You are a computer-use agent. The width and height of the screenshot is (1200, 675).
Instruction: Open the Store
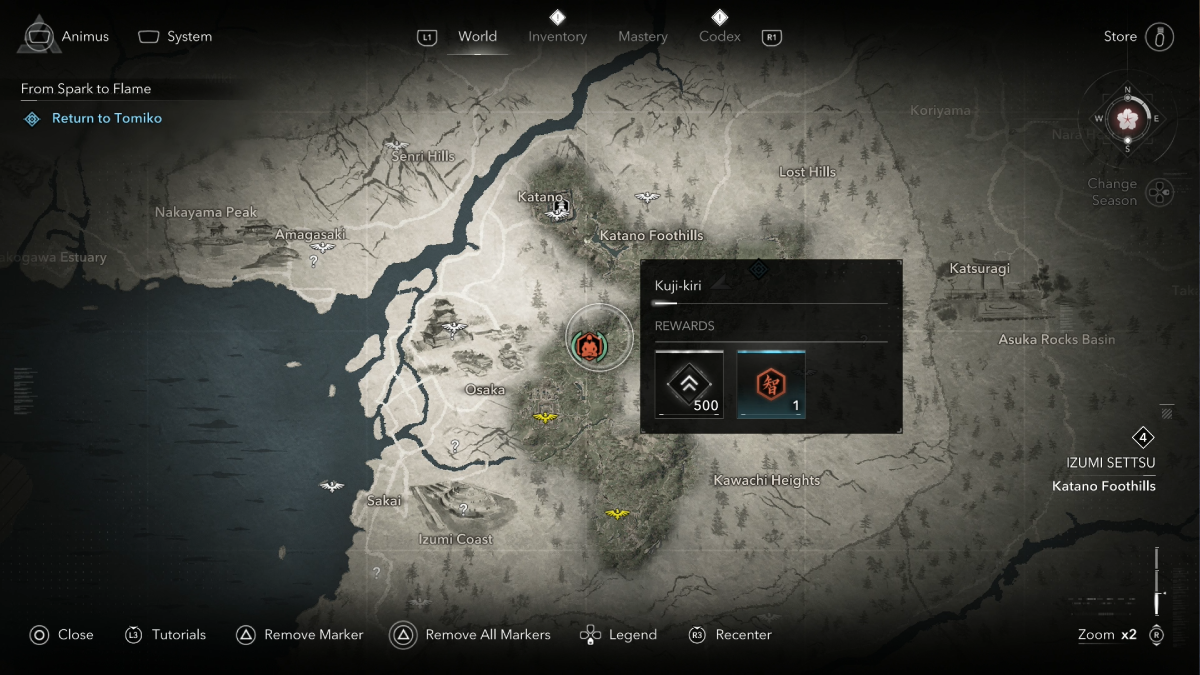1138,37
